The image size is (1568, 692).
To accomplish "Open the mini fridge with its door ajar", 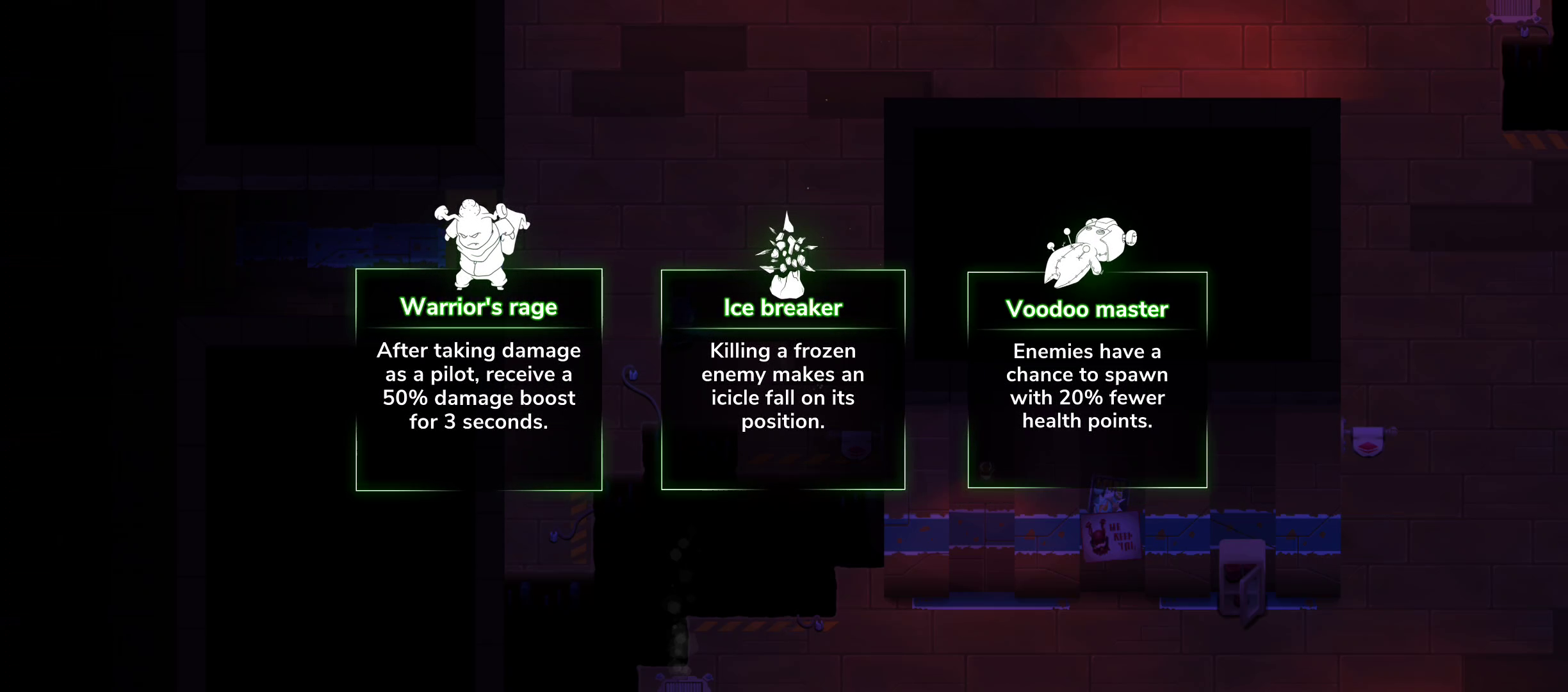I will click(x=1243, y=577).
